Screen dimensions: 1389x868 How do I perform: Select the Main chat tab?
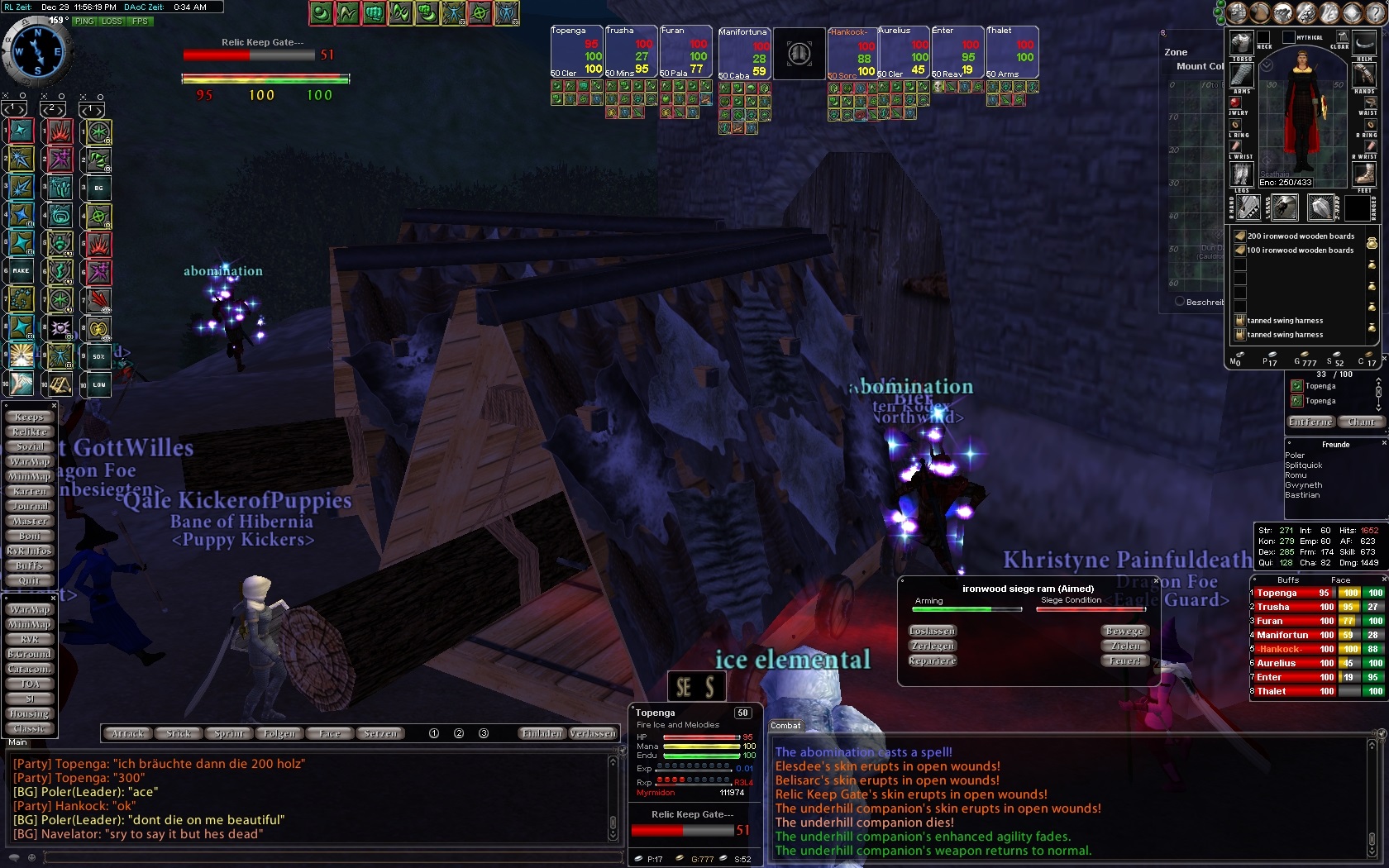coord(17,742)
